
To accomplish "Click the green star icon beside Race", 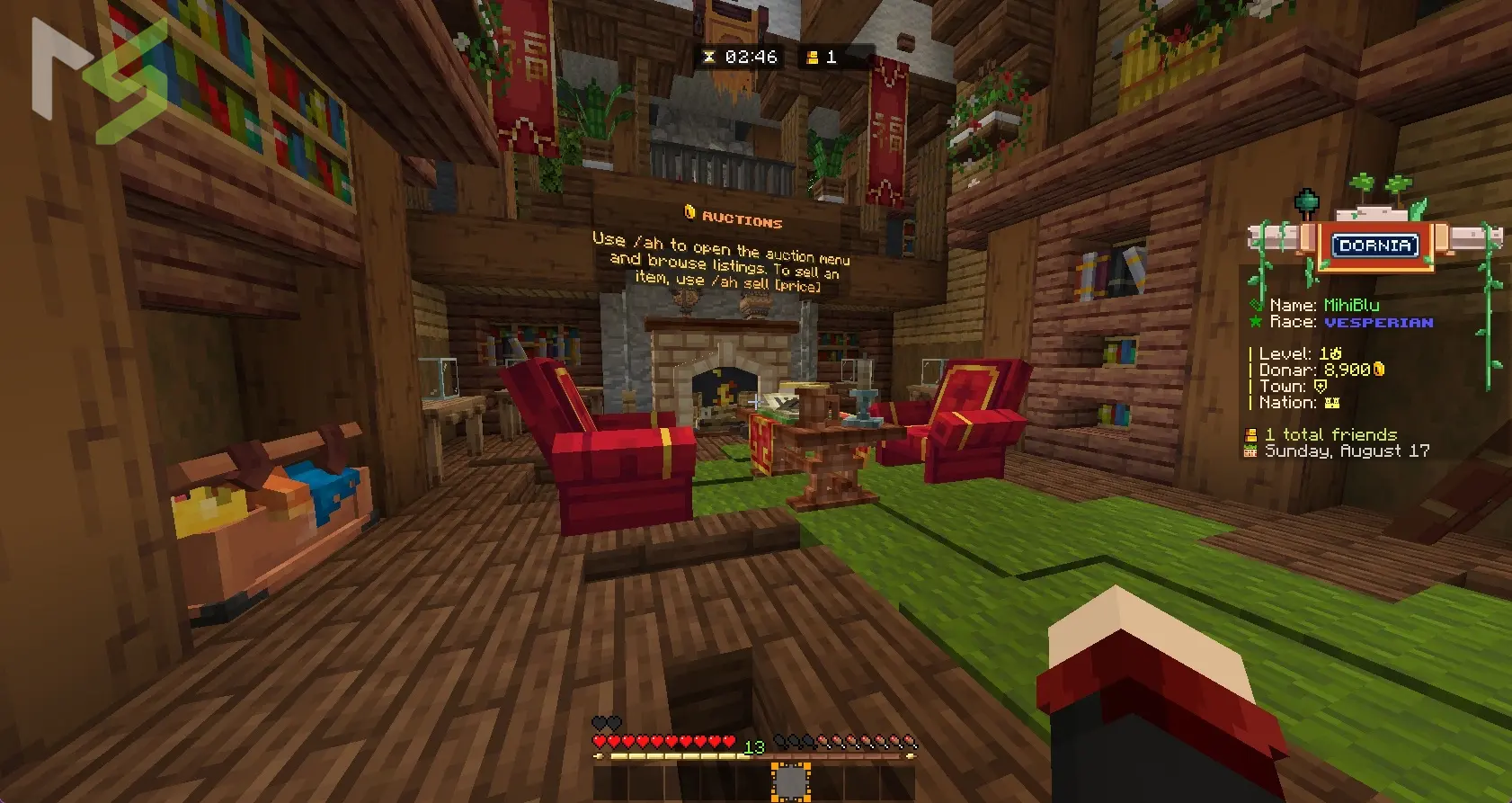I will (x=1257, y=321).
